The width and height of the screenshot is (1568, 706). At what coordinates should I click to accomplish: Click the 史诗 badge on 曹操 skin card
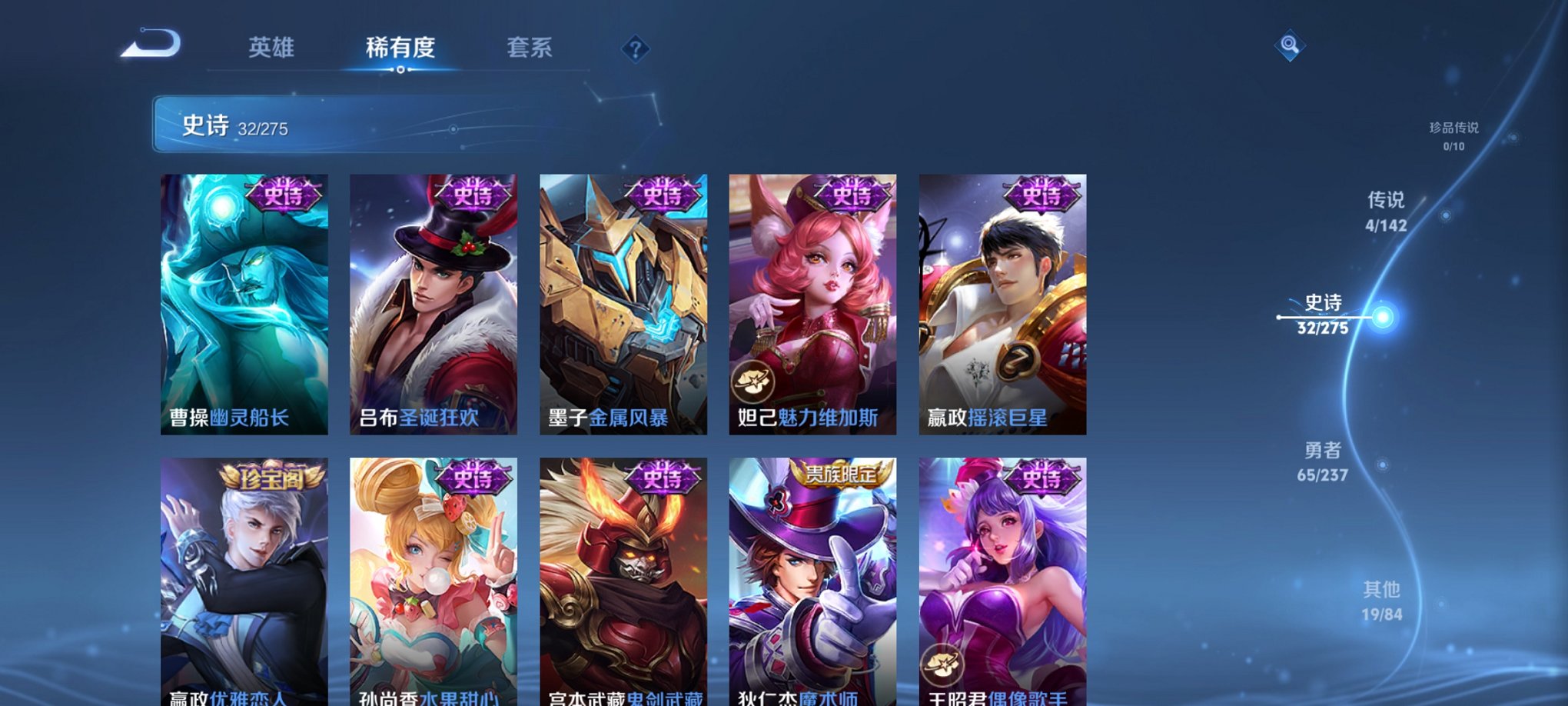[x=284, y=195]
